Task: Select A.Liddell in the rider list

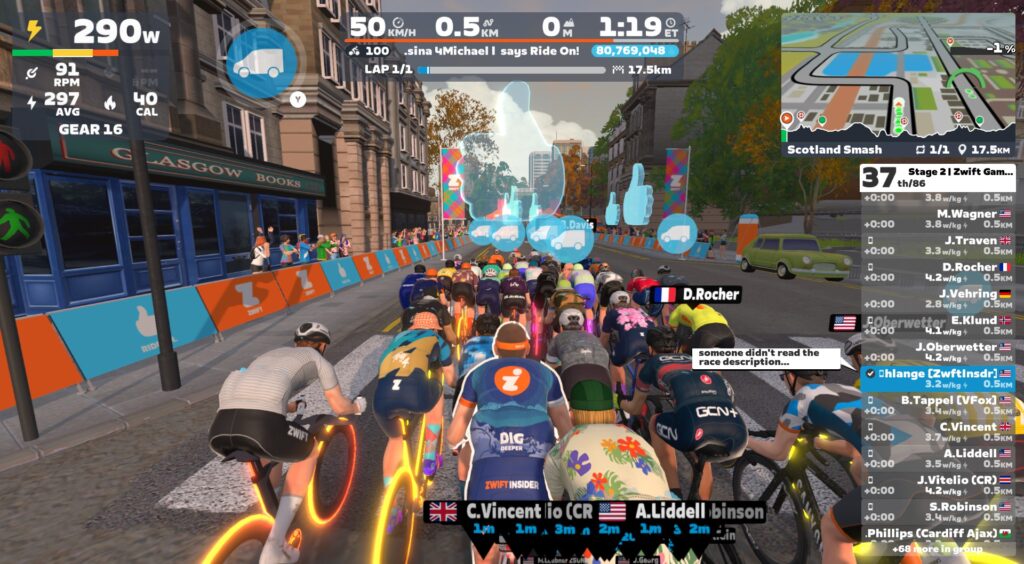Action: pyautogui.click(x=938, y=458)
